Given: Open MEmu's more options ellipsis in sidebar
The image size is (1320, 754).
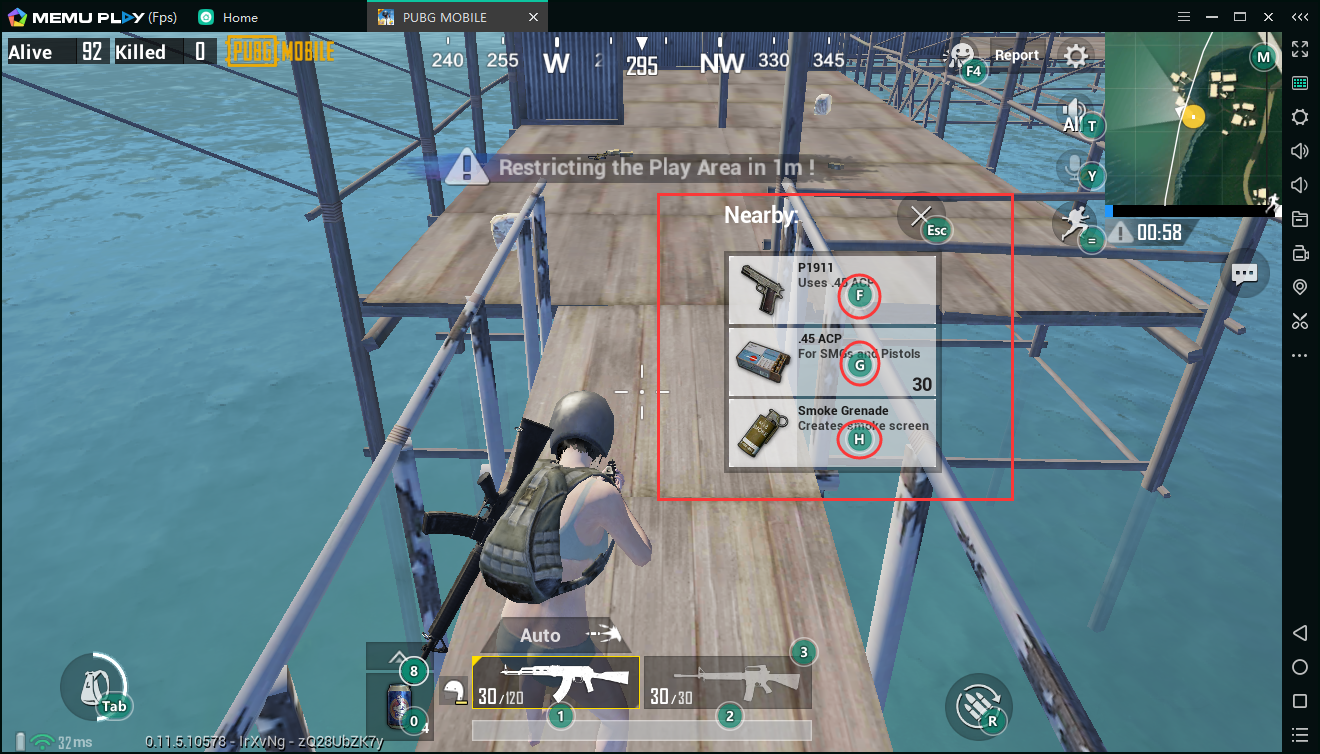Looking at the screenshot, I should tap(1300, 355).
